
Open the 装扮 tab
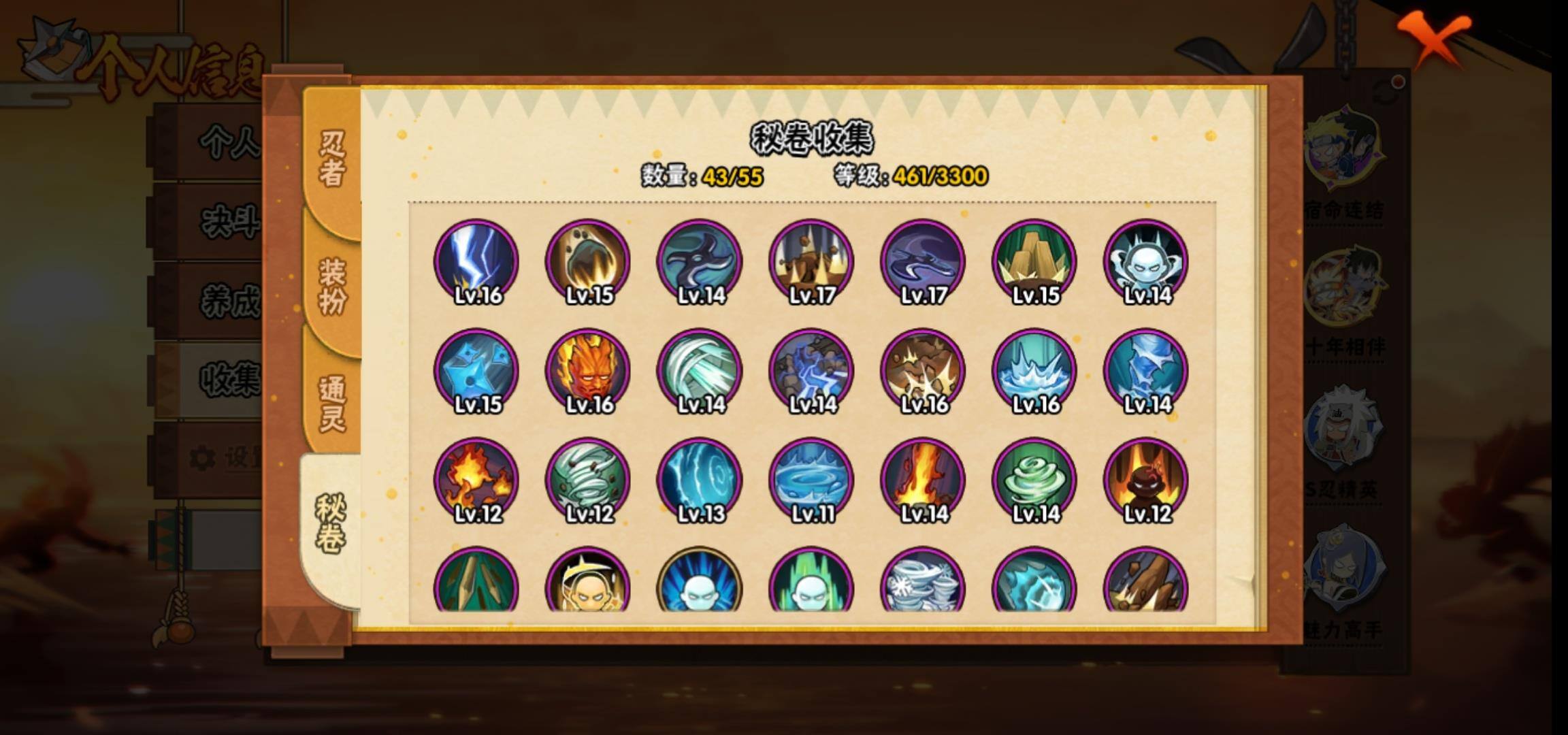click(331, 286)
